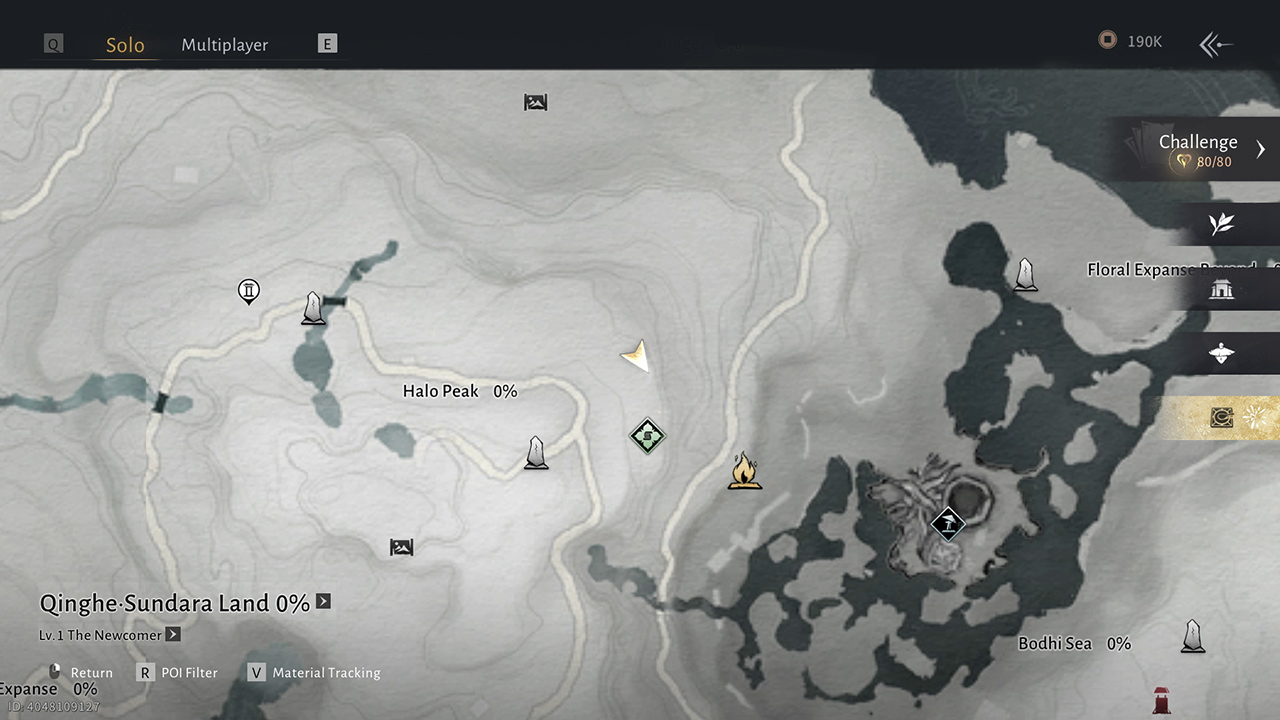Screen dimensions: 1280x720
Task: Select the green diamond map marker
Action: tap(647, 436)
